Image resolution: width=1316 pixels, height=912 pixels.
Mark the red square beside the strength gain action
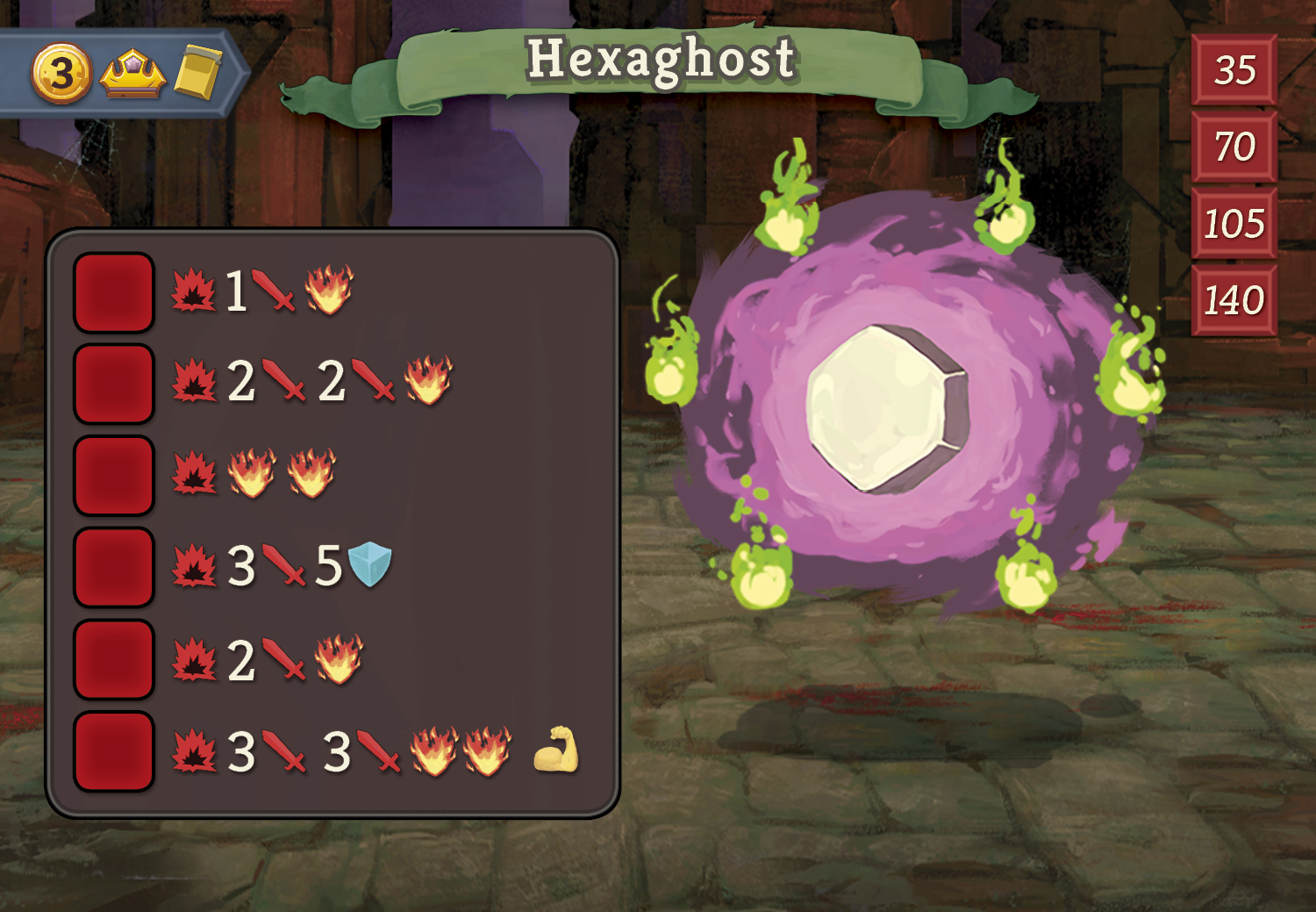click(114, 751)
